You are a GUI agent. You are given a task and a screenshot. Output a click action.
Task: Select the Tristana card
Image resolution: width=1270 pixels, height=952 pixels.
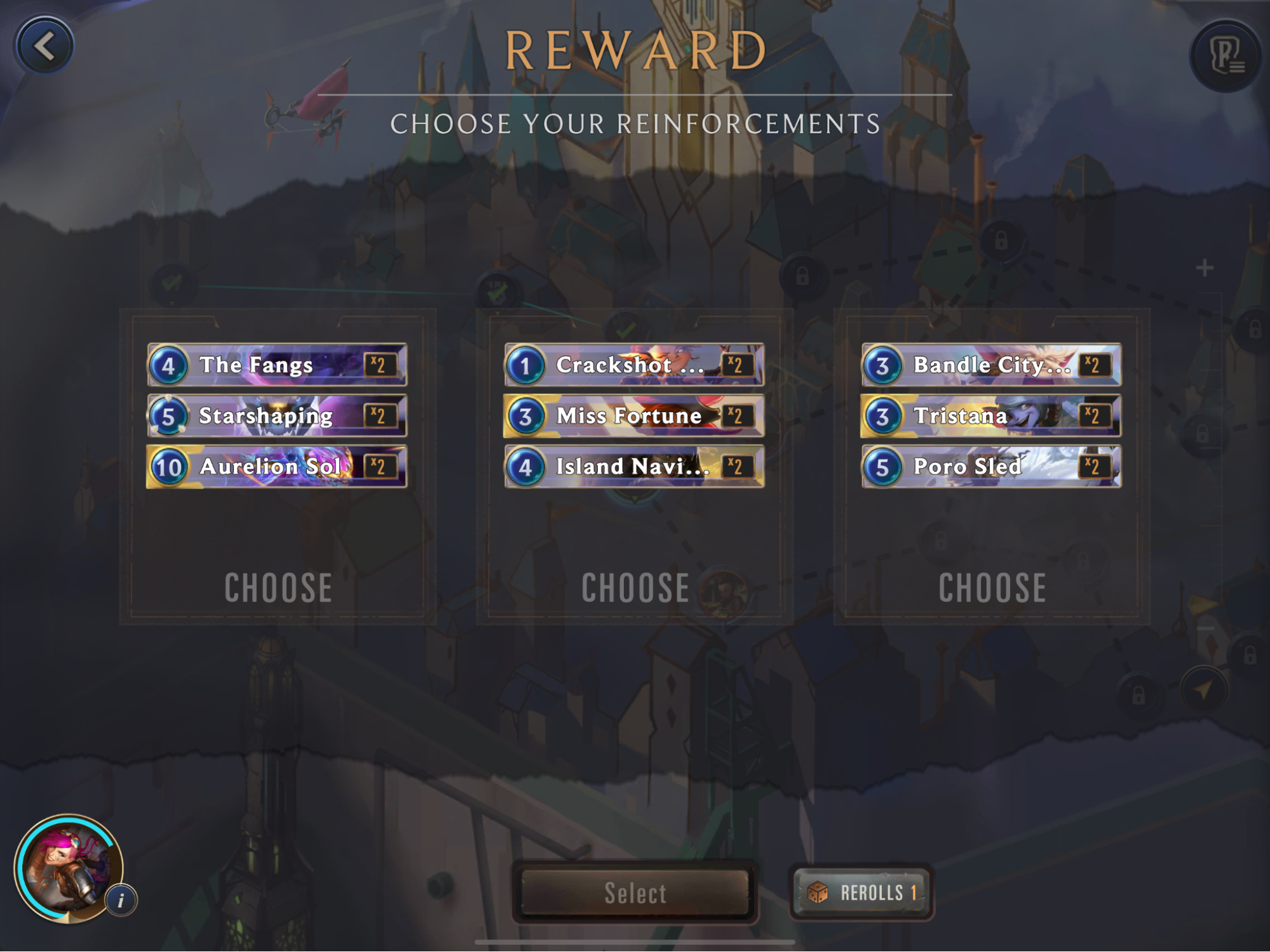(991, 416)
